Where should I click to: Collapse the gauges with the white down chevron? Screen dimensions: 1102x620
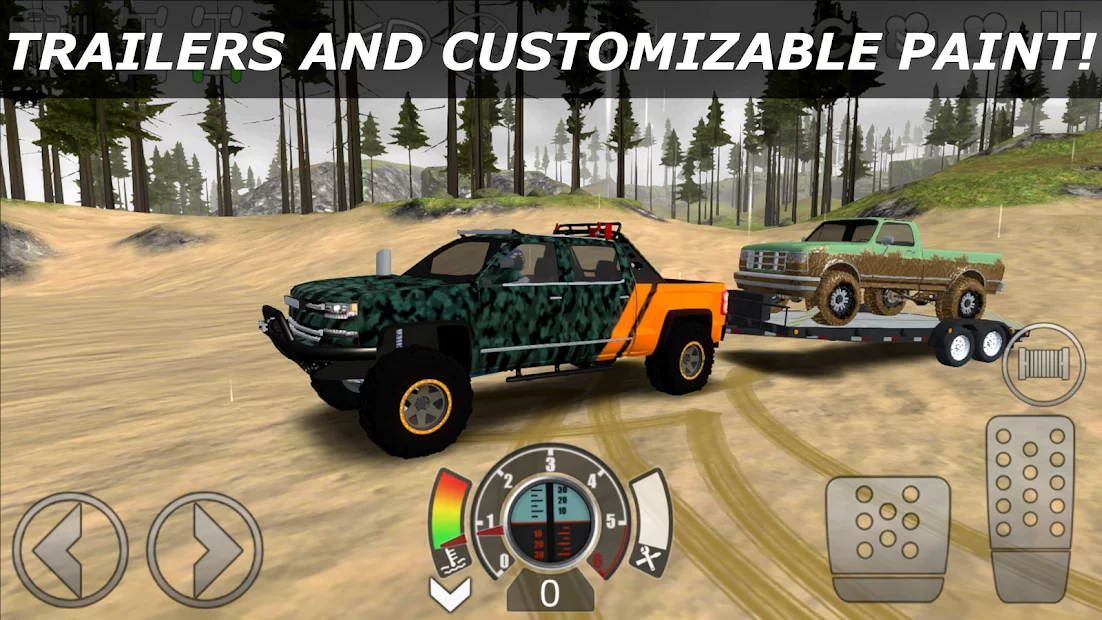[449, 594]
